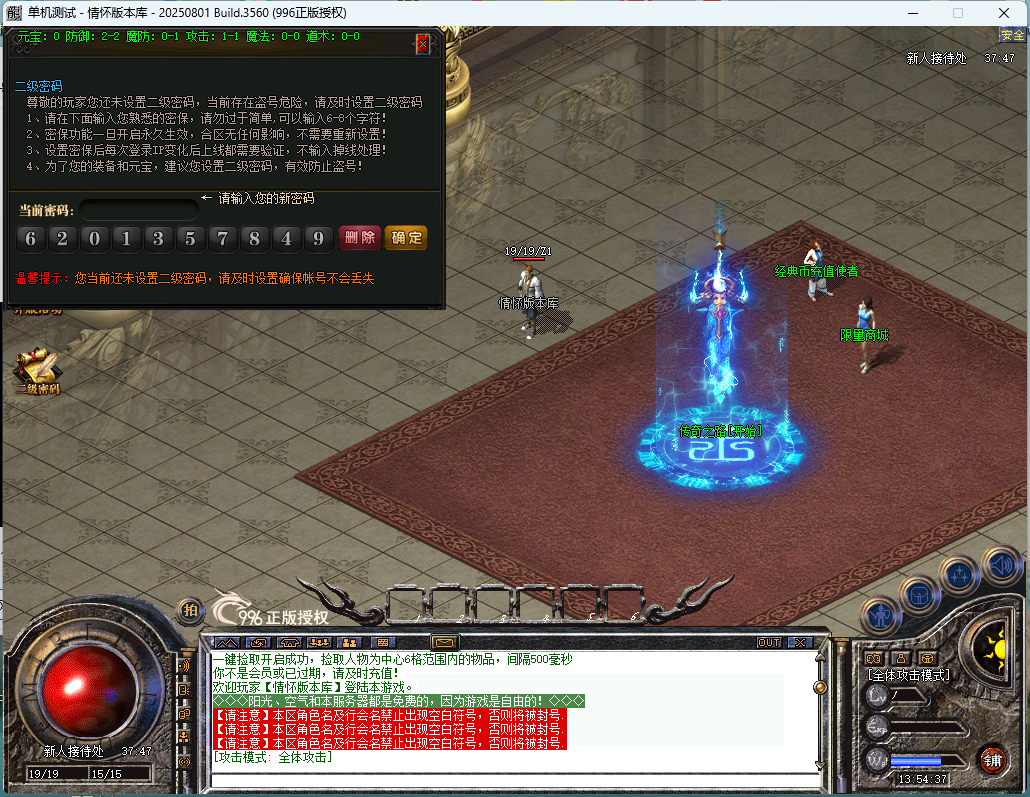Close the 二级密码 dialog with the red X
This screenshot has height=797, width=1030.
423,44
